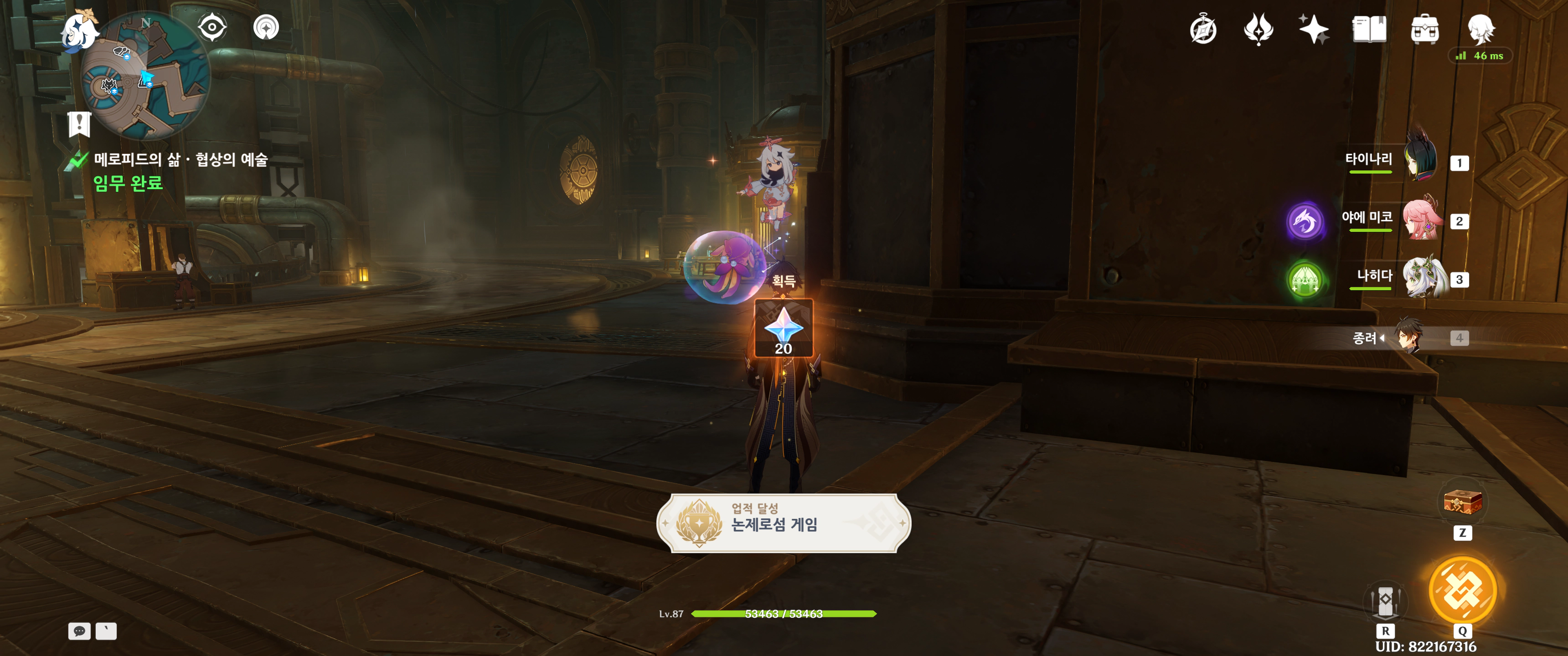Open the compass events icon
The width and height of the screenshot is (1568, 656).
(1203, 30)
